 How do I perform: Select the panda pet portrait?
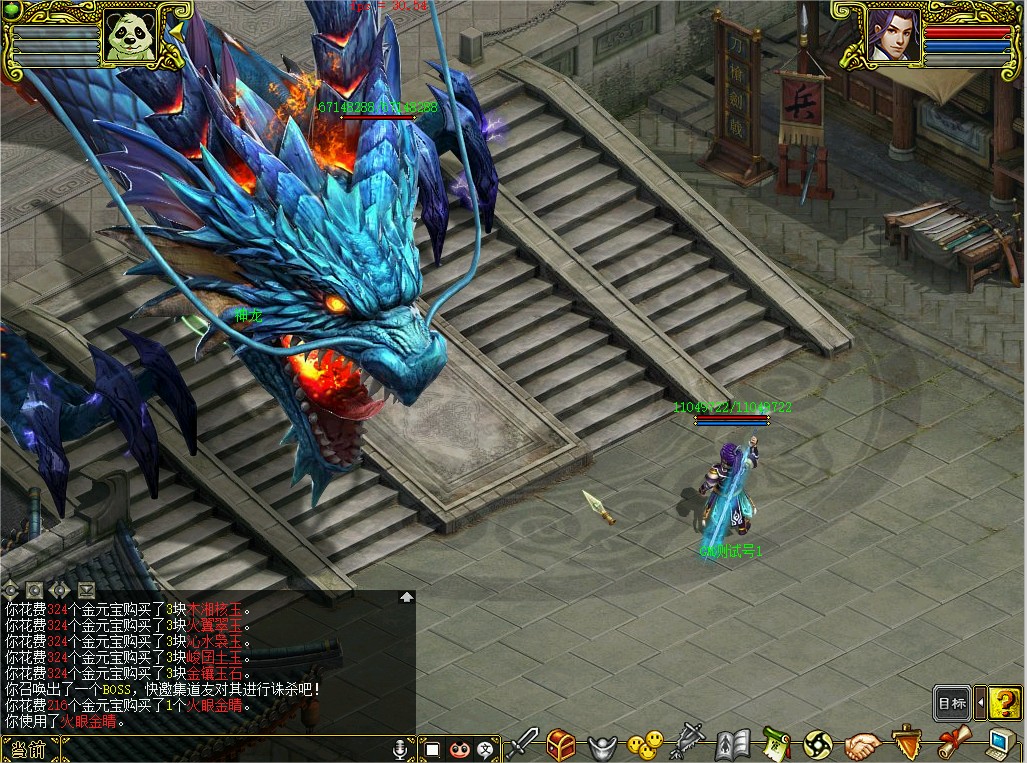128,36
